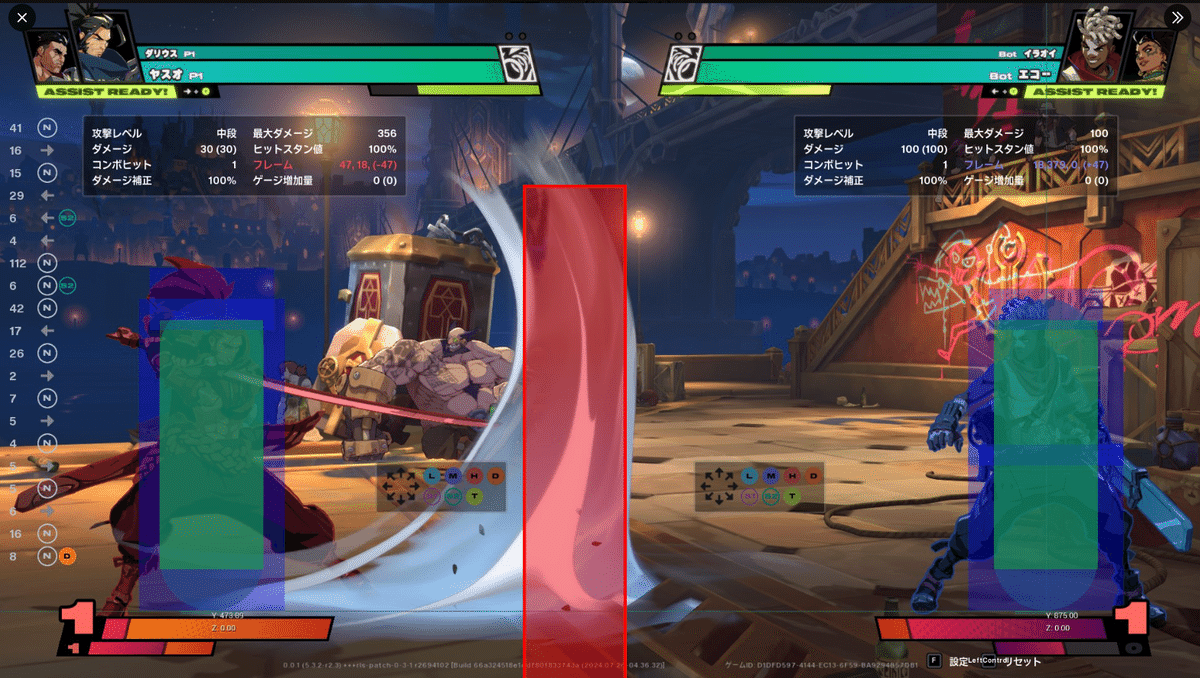Close the image viewer with the X button
Screen dimensions: 1200x678
(22, 17)
